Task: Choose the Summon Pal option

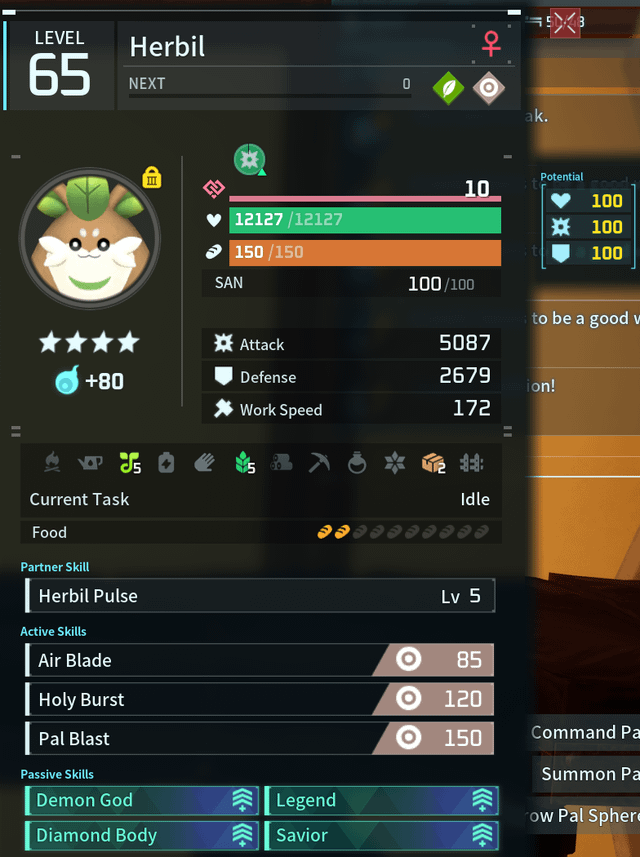Action: 590,774
